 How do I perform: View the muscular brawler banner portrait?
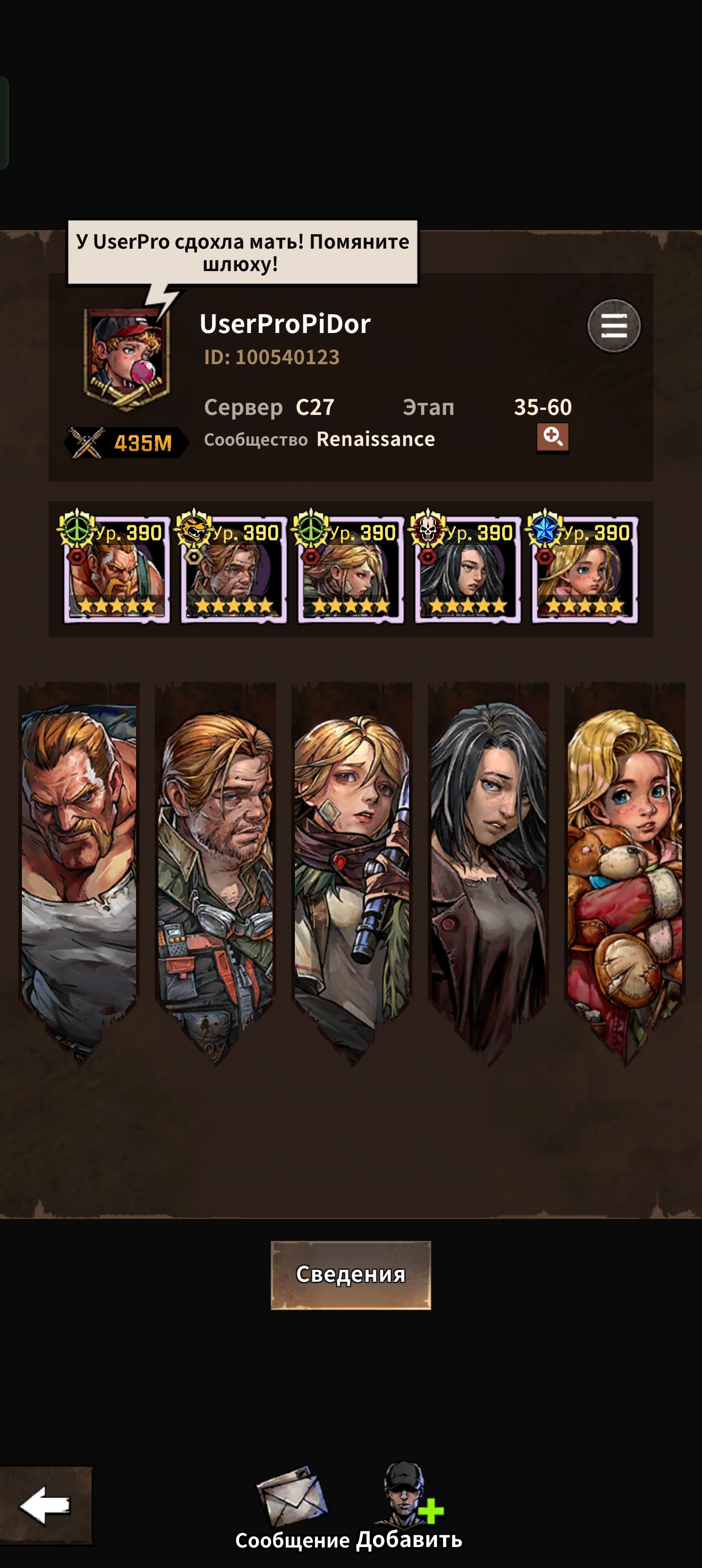(x=79, y=864)
